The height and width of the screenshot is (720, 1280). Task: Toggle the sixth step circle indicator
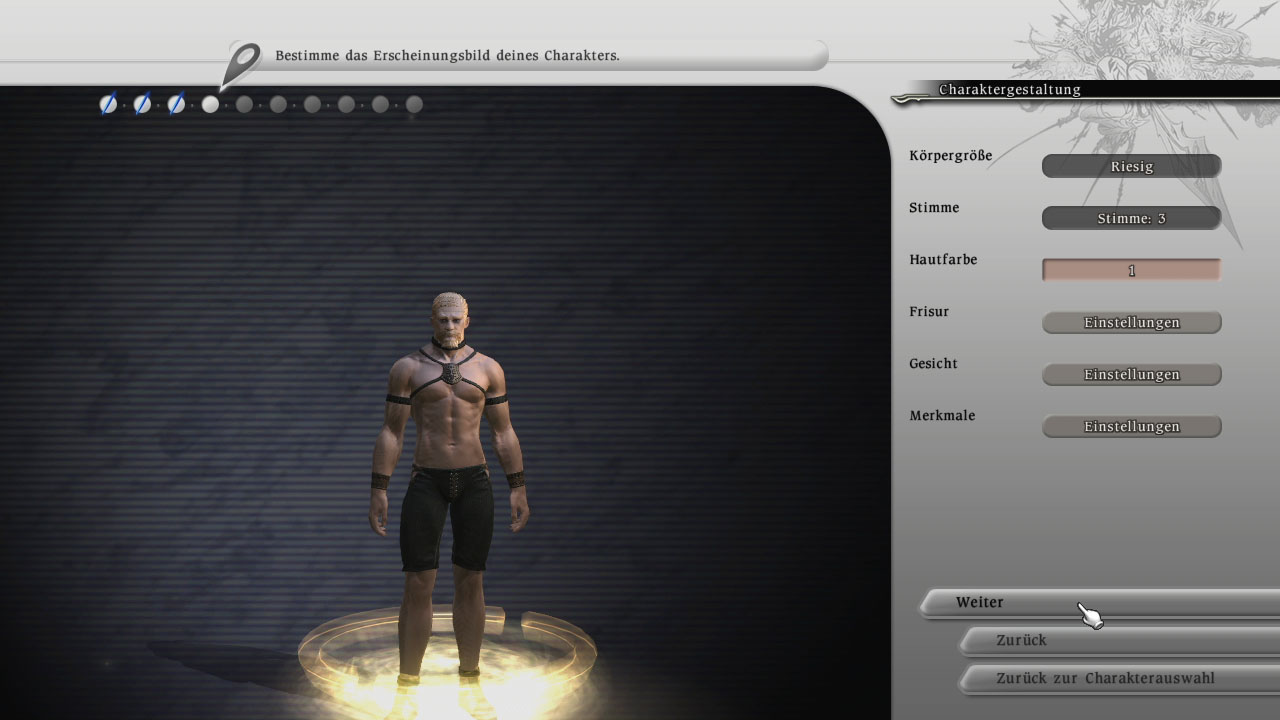coord(278,104)
